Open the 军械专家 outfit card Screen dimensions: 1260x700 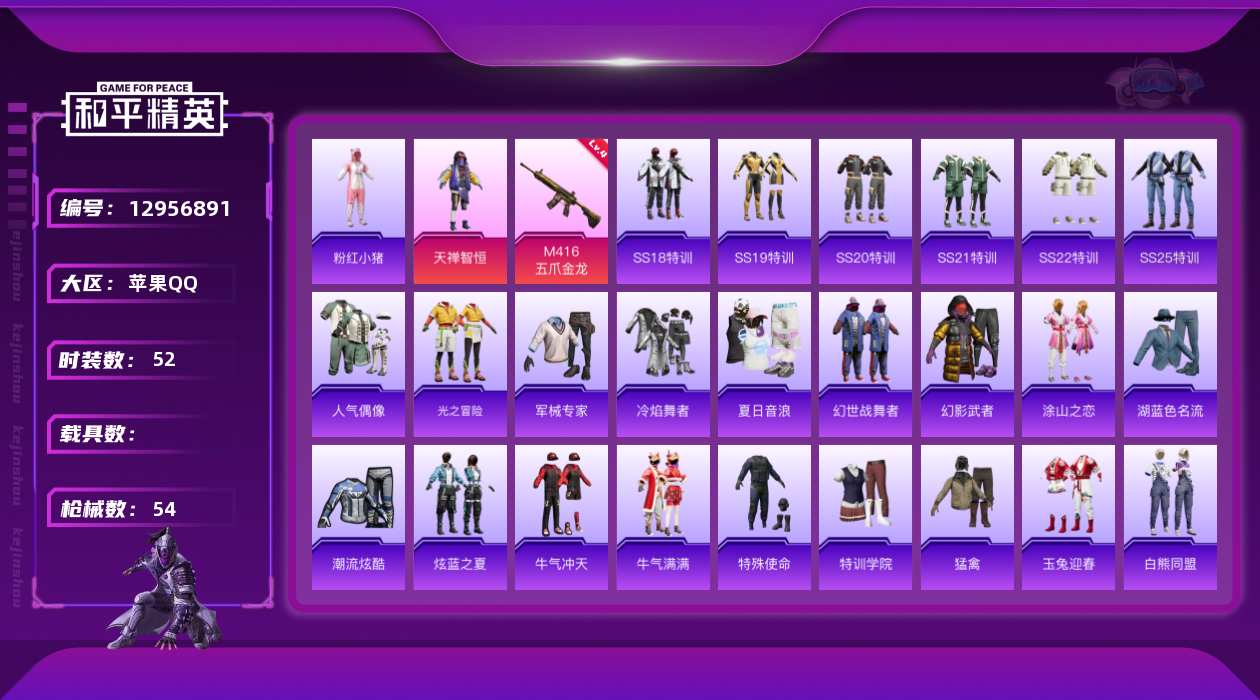pyautogui.click(x=561, y=364)
